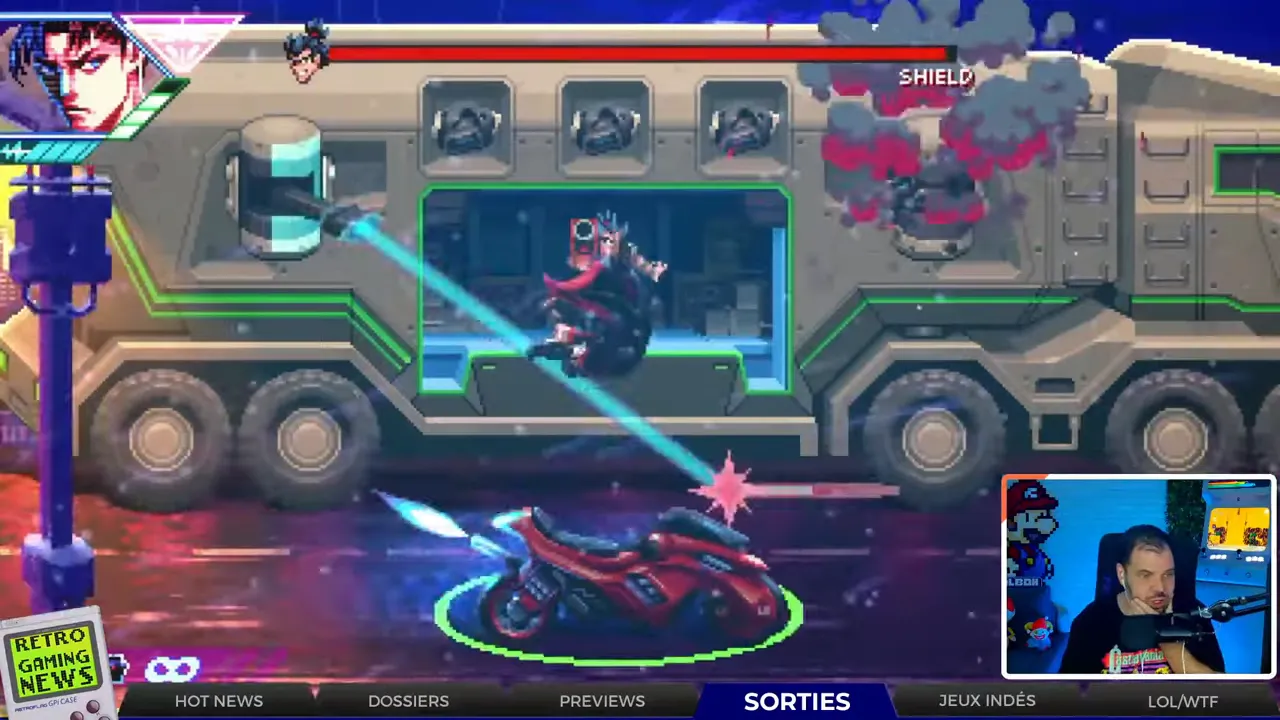The image size is (1280, 720).
Task: Expand the LOL/WTF category
Action: click(x=1183, y=701)
